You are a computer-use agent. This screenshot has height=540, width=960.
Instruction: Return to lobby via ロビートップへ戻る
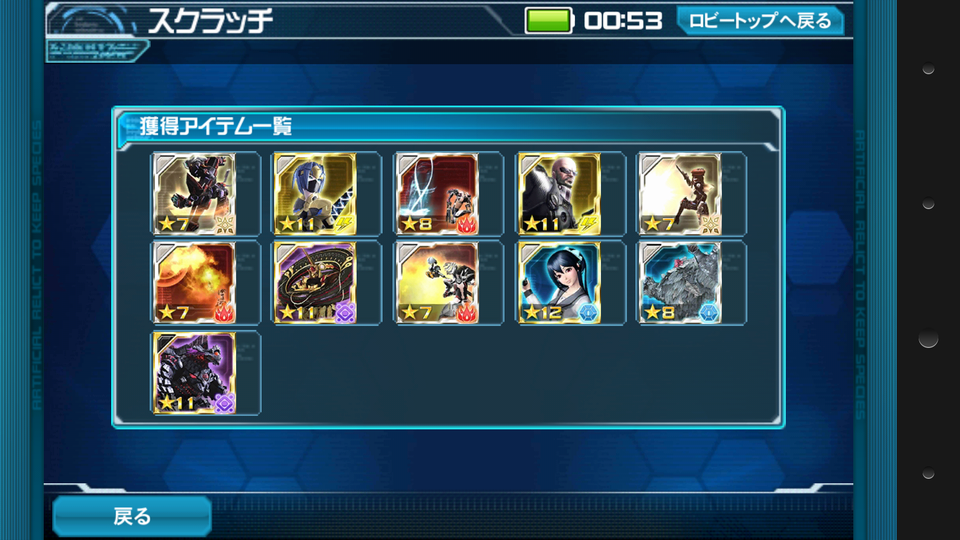pyautogui.click(x=759, y=20)
